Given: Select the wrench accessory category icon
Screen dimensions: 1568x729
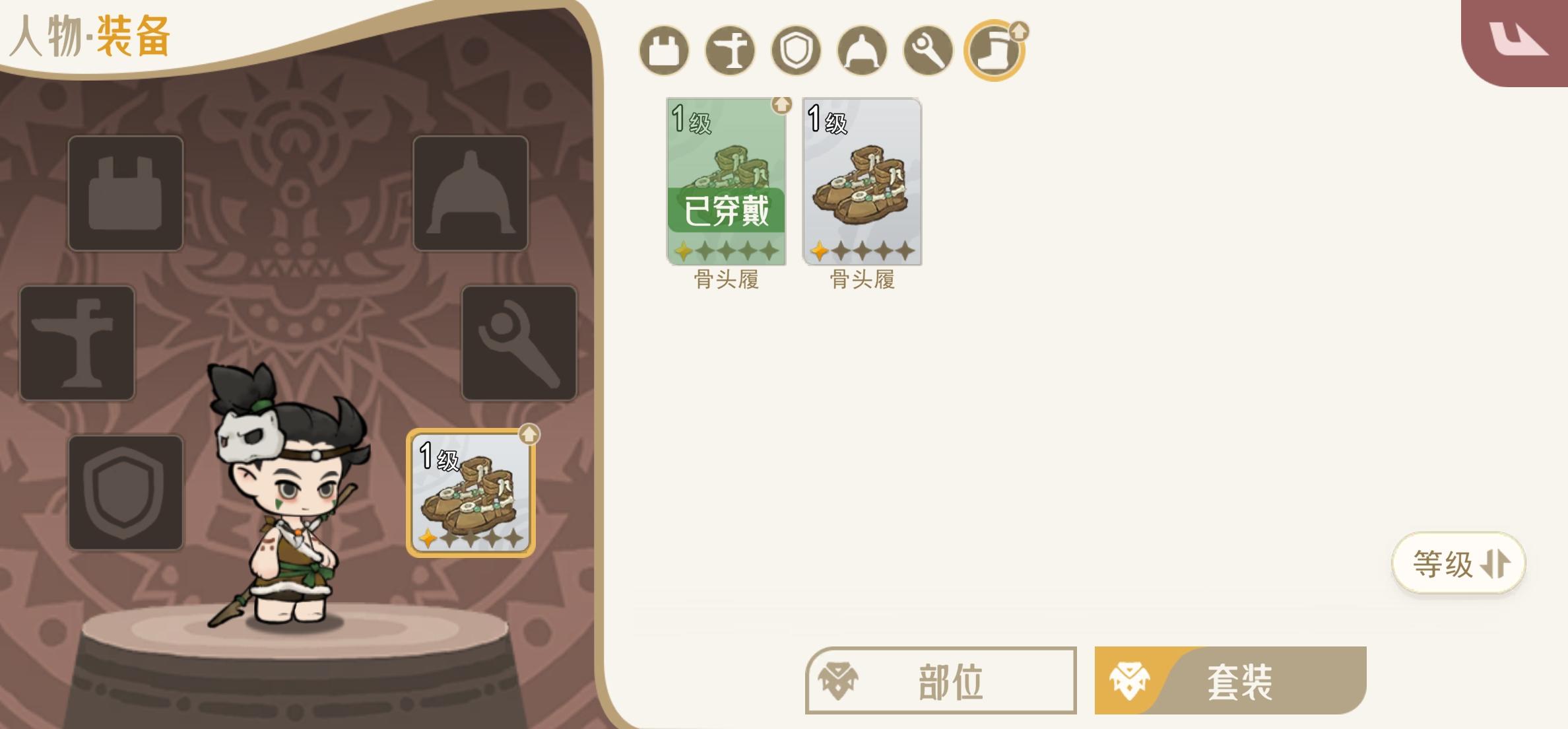Looking at the screenshot, I should 927,52.
